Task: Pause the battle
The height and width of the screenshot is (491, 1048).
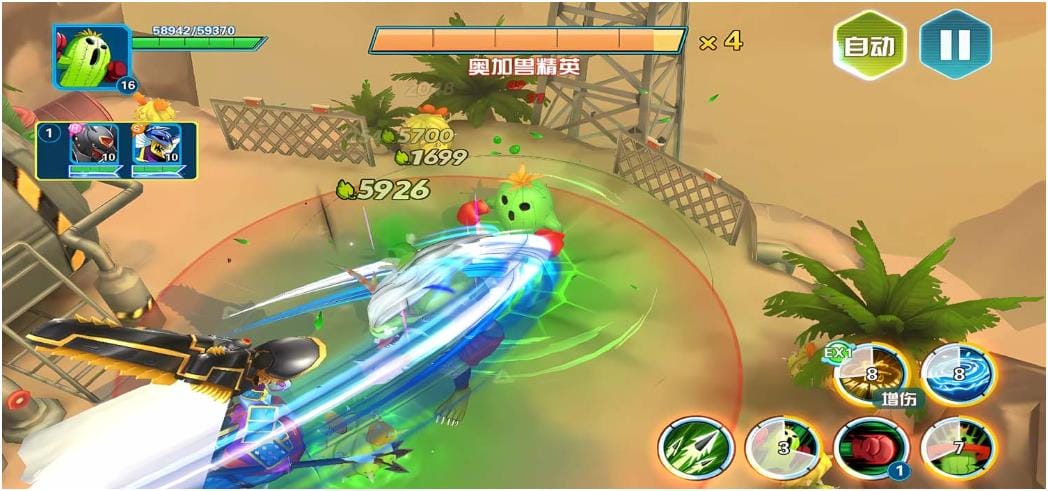Action: point(955,45)
